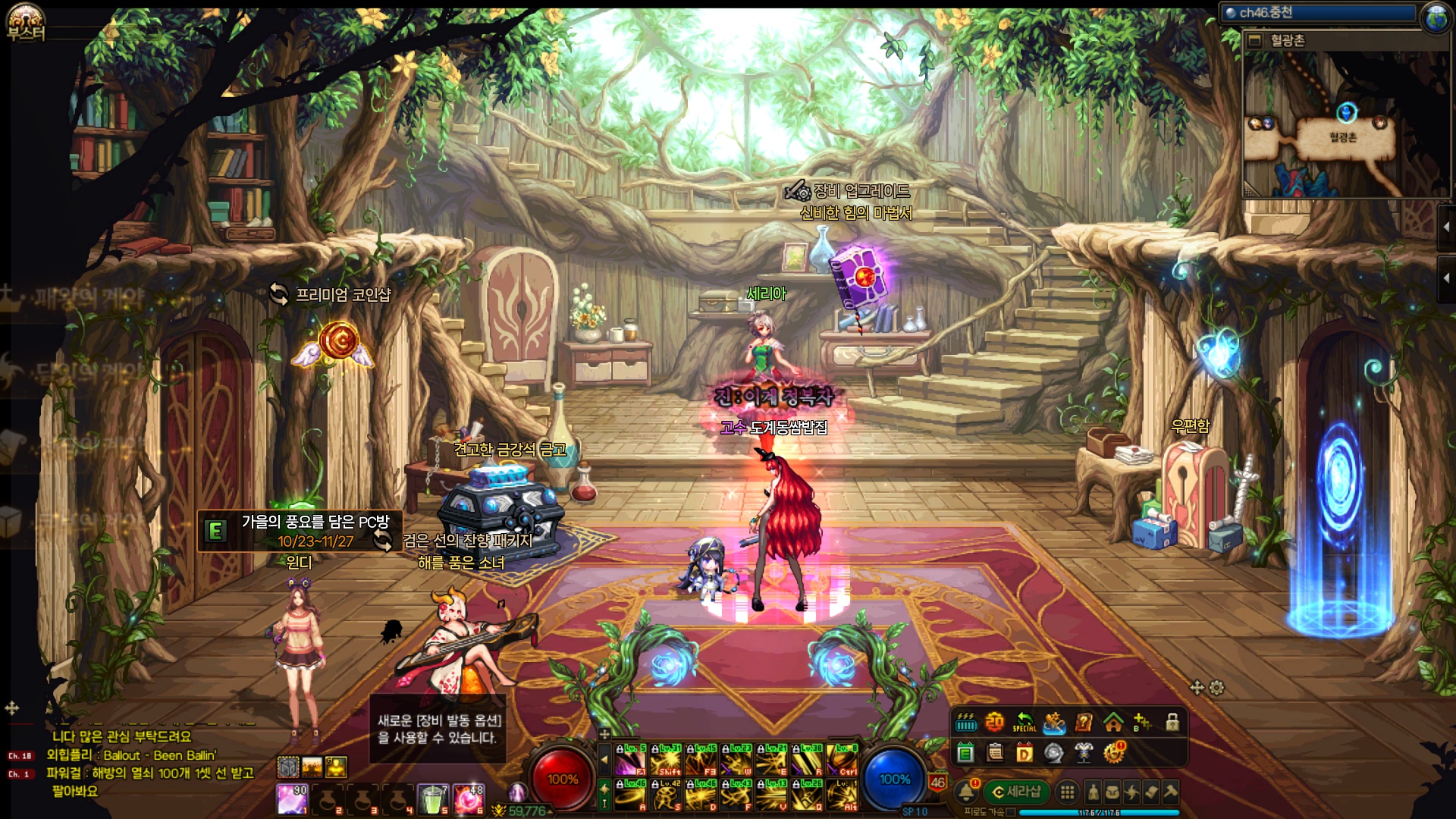1456x819 pixels.
Task: Minimize the 혈광촌 minimap panel
Action: pos(1255,40)
